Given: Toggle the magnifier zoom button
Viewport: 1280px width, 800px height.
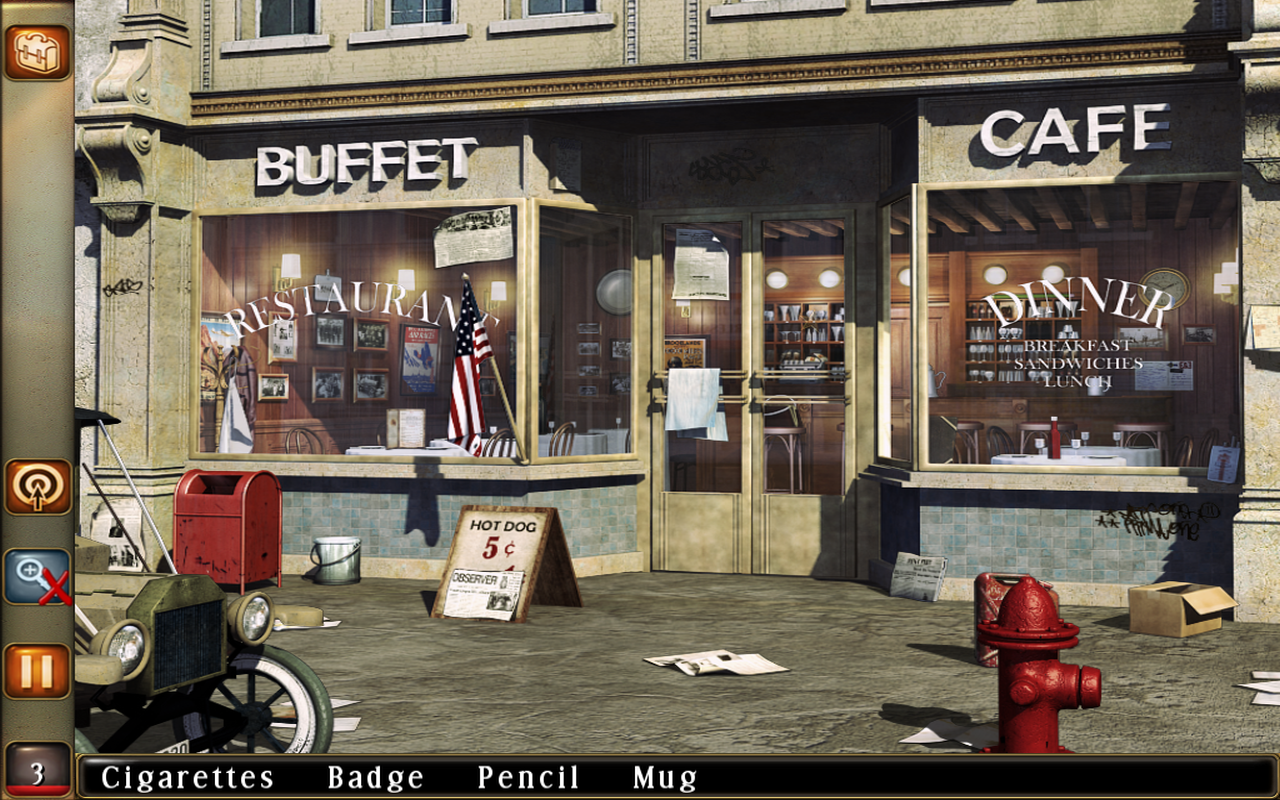Looking at the screenshot, I should 37,577.
